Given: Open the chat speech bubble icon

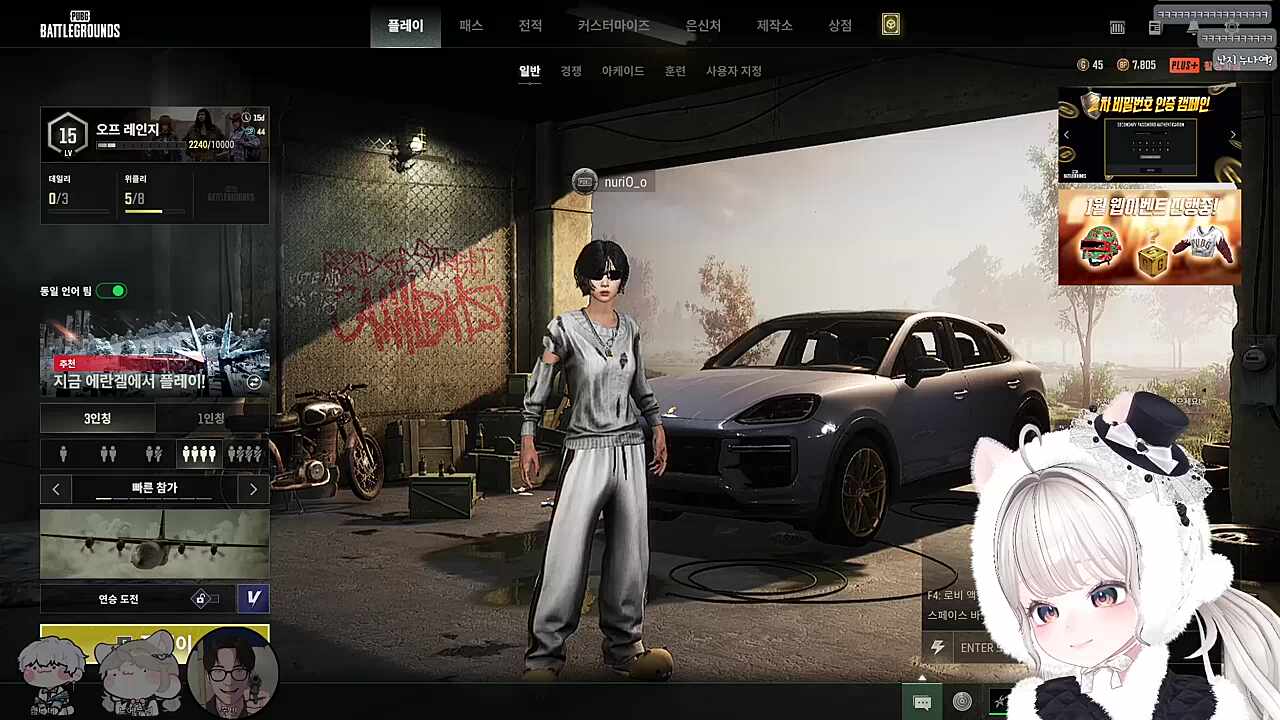Looking at the screenshot, I should 922,702.
